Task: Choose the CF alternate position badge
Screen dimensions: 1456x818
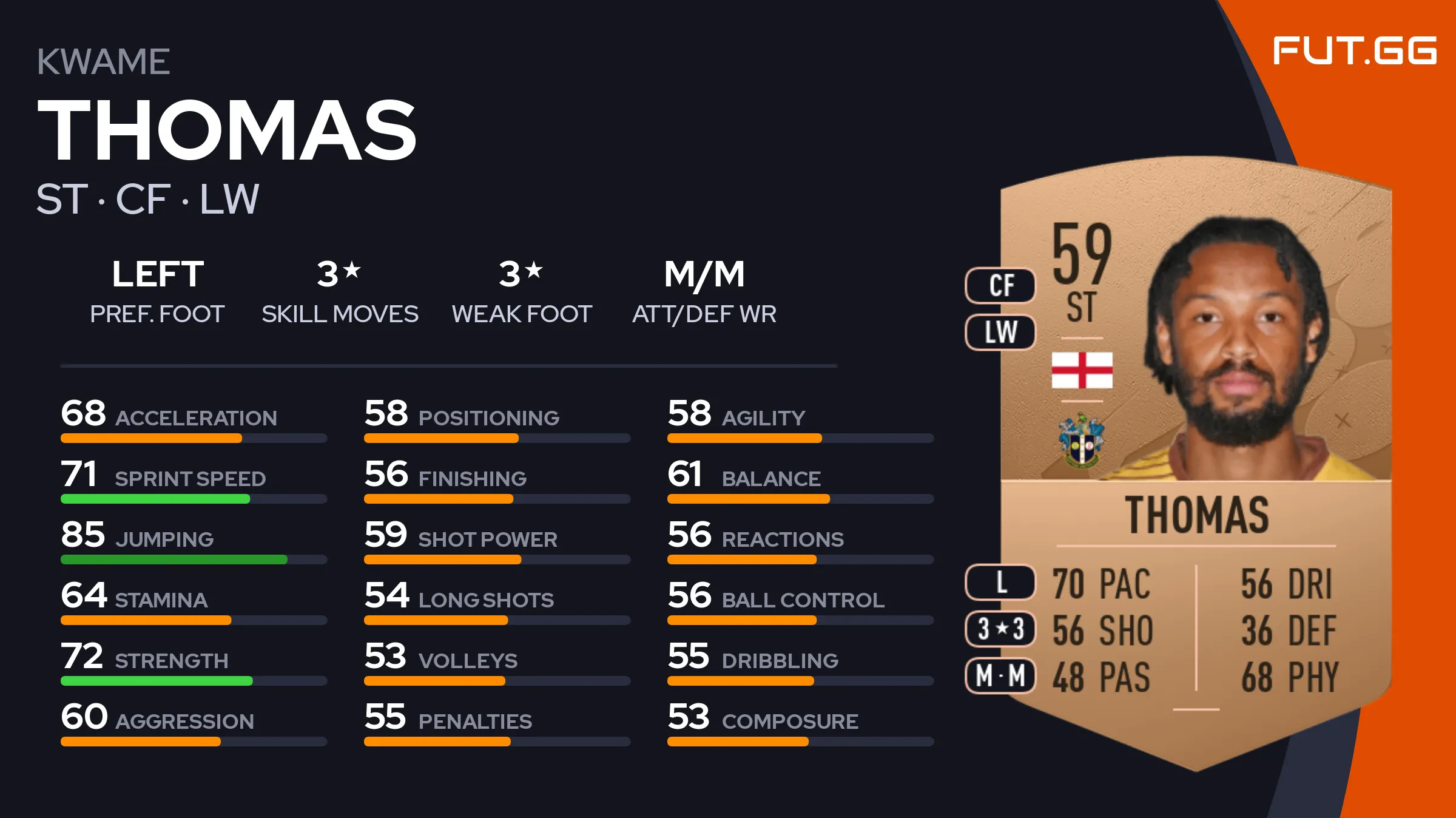Action: (x=1000, y=285)
